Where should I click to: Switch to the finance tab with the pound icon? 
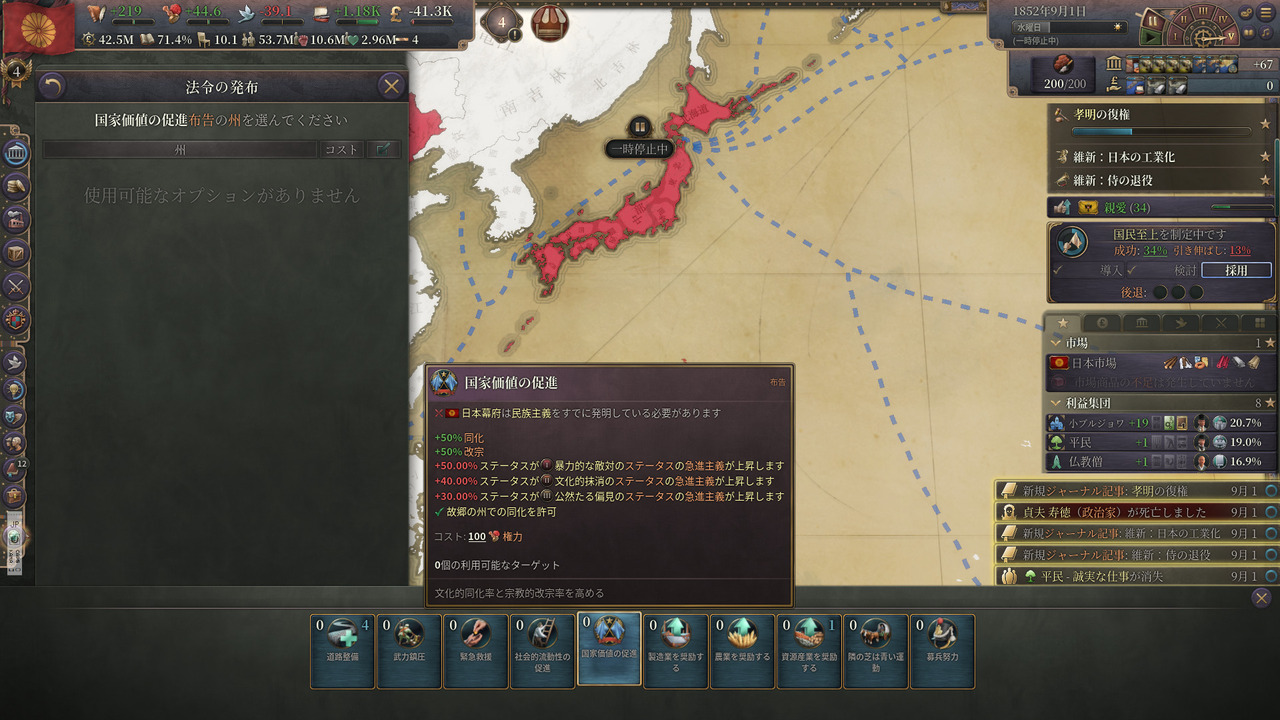click(x=1102, y=323)
